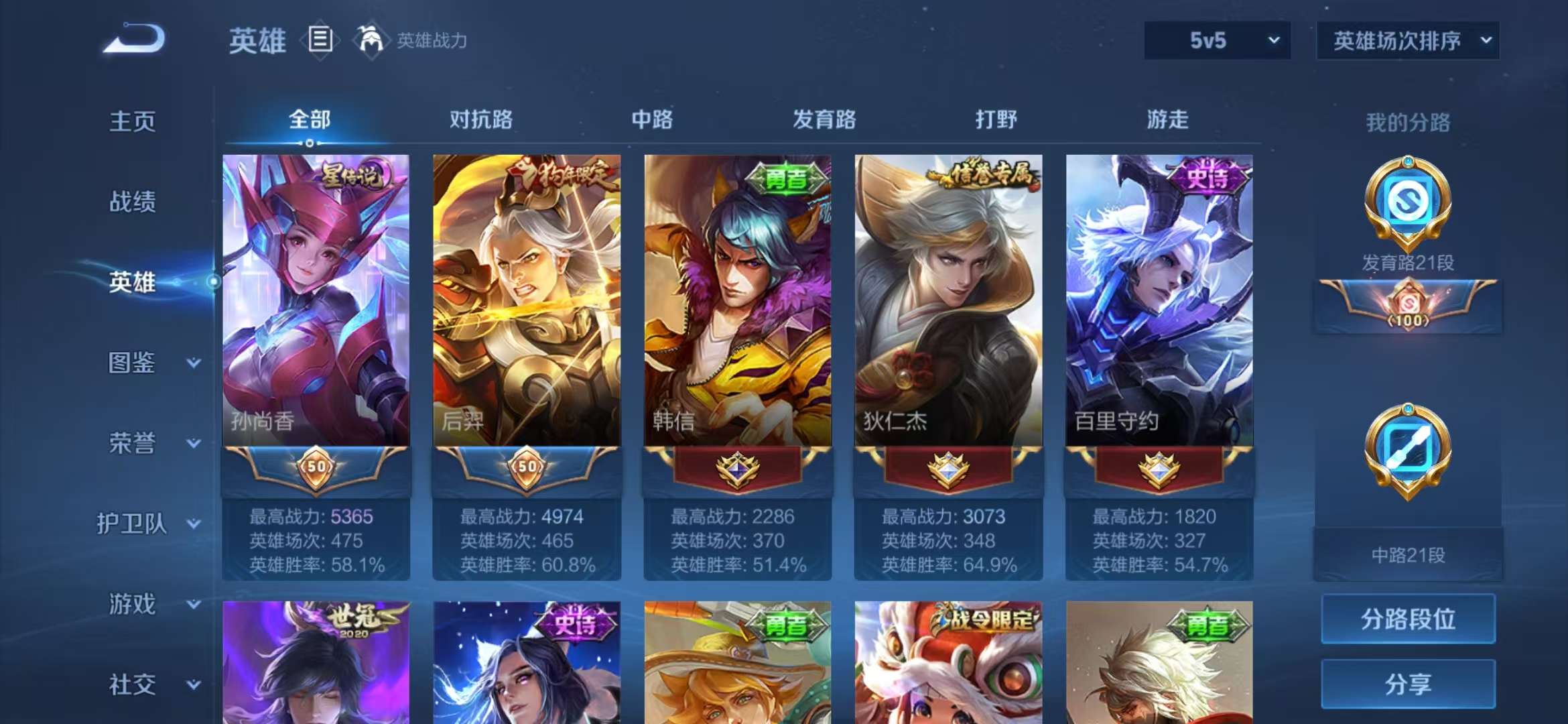This screenshot has height=724, width=1568.
Task: Click the 英雄战力 beast icon in header
Action: click(x=373, y=40)
